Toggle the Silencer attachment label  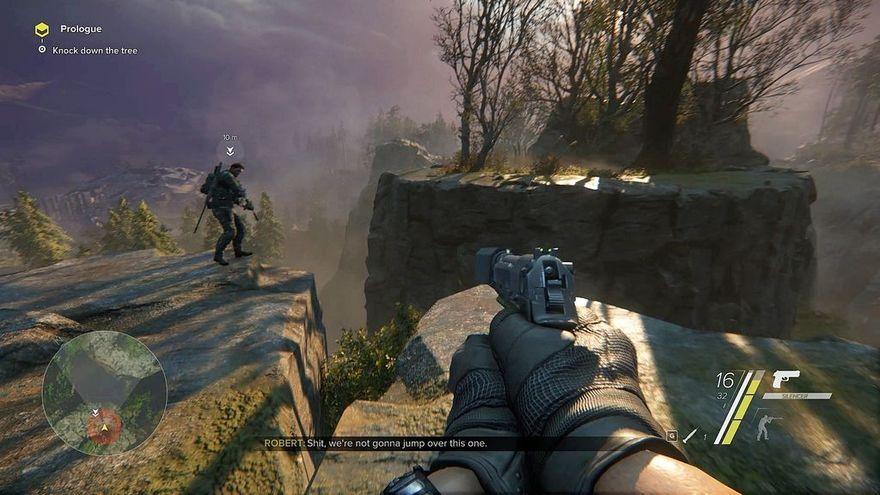click(796, 396)
